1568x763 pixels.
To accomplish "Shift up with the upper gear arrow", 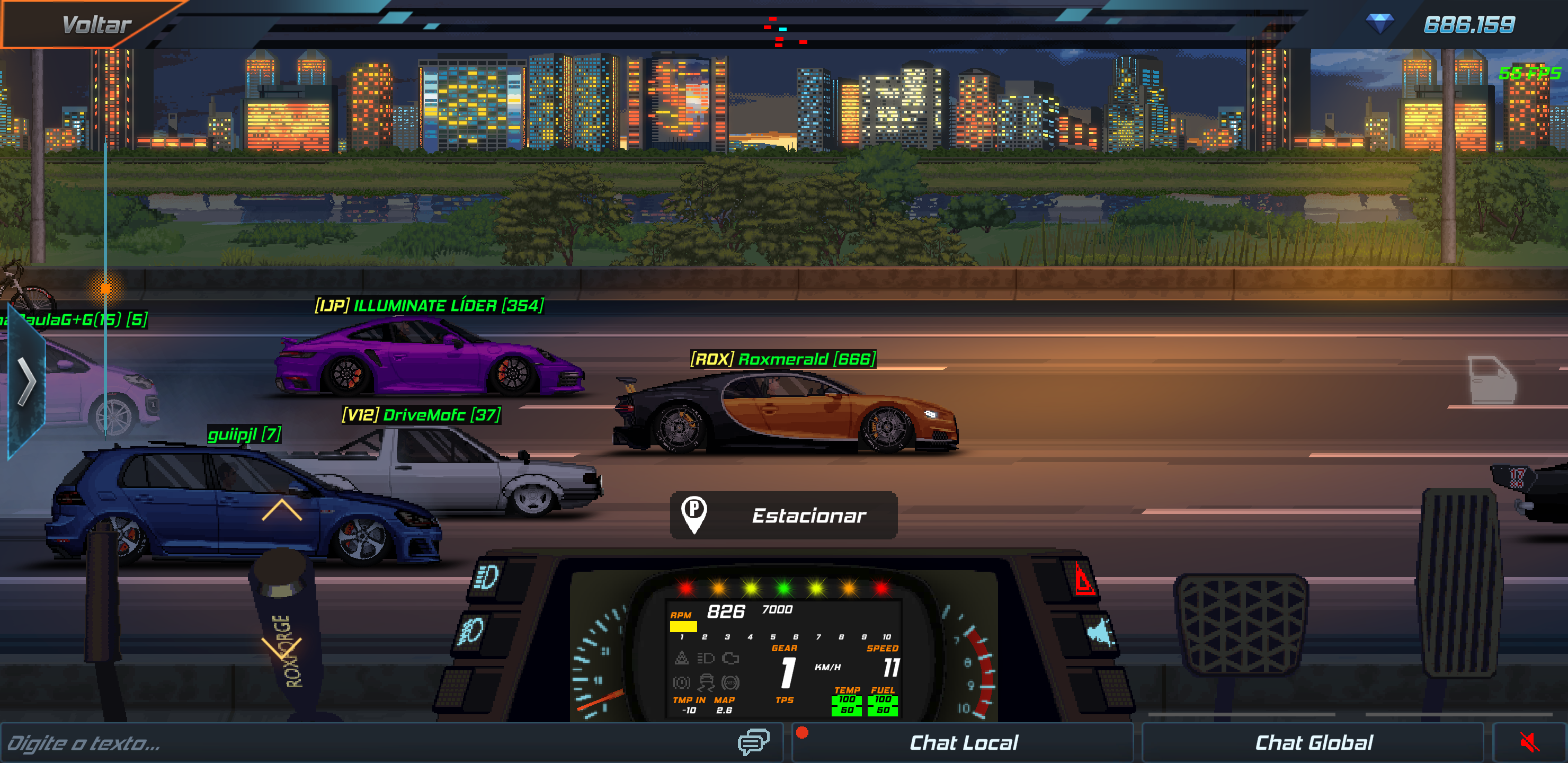I will click(281, 510).
